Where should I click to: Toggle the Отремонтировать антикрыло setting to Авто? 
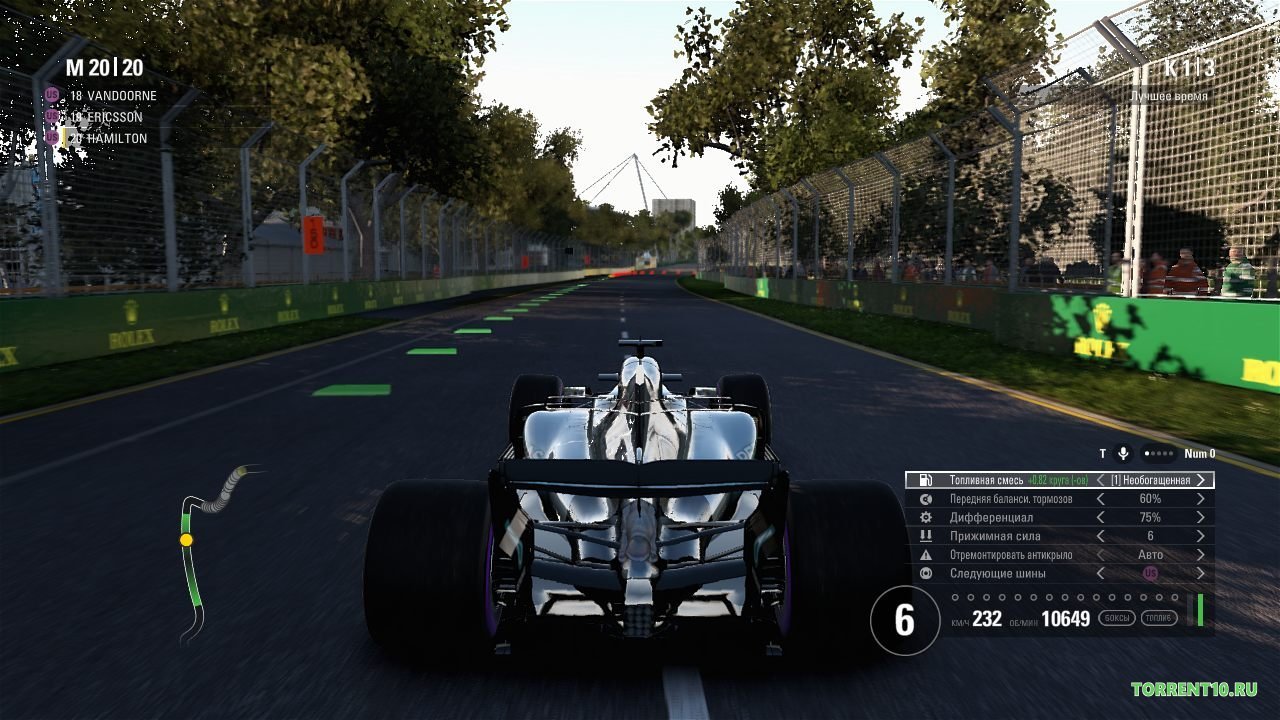point(1151,554)
